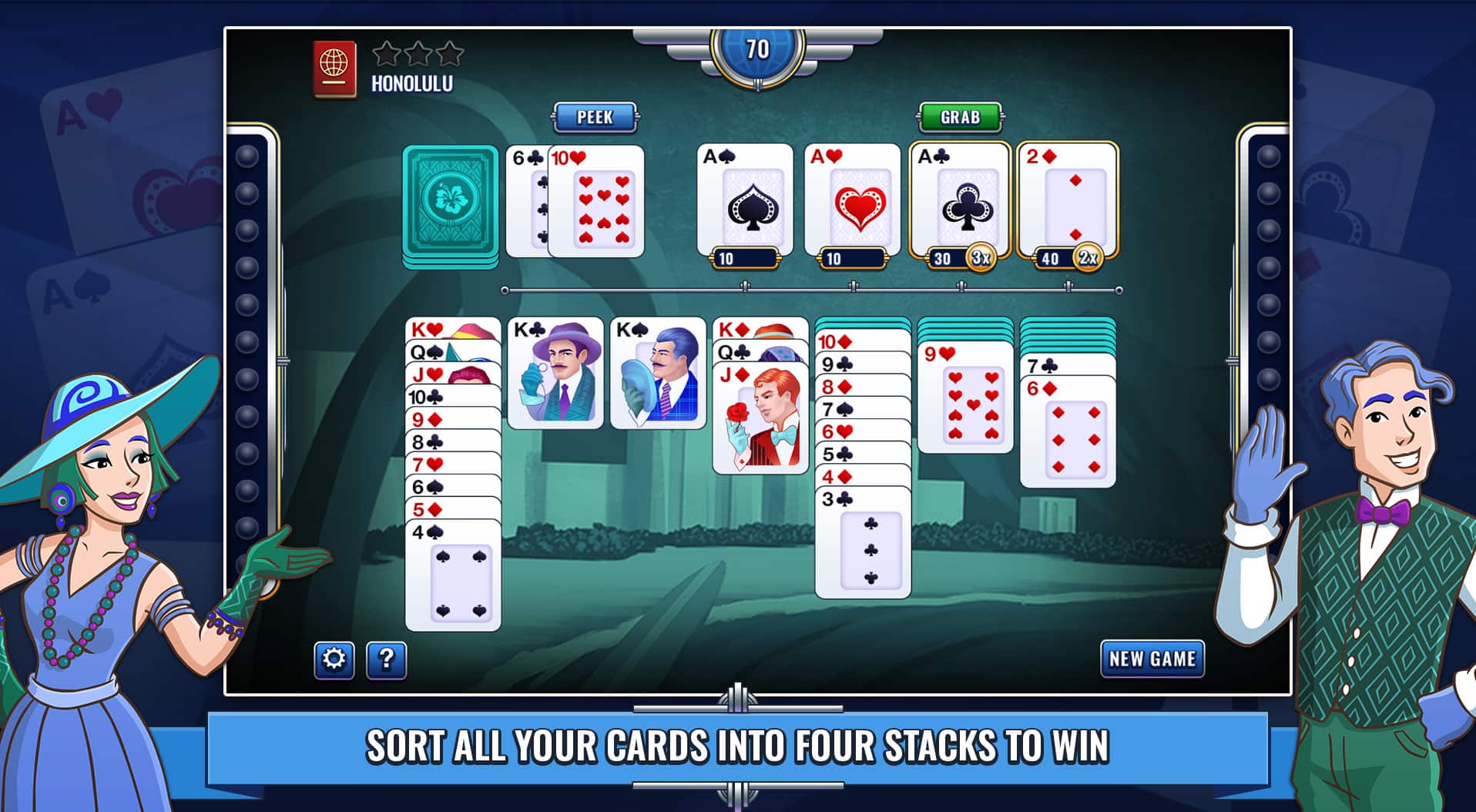The width and height of the screenshot is (1476, 812).
Task: Click the score medallion showing 70
Action: tap(757, 48)
